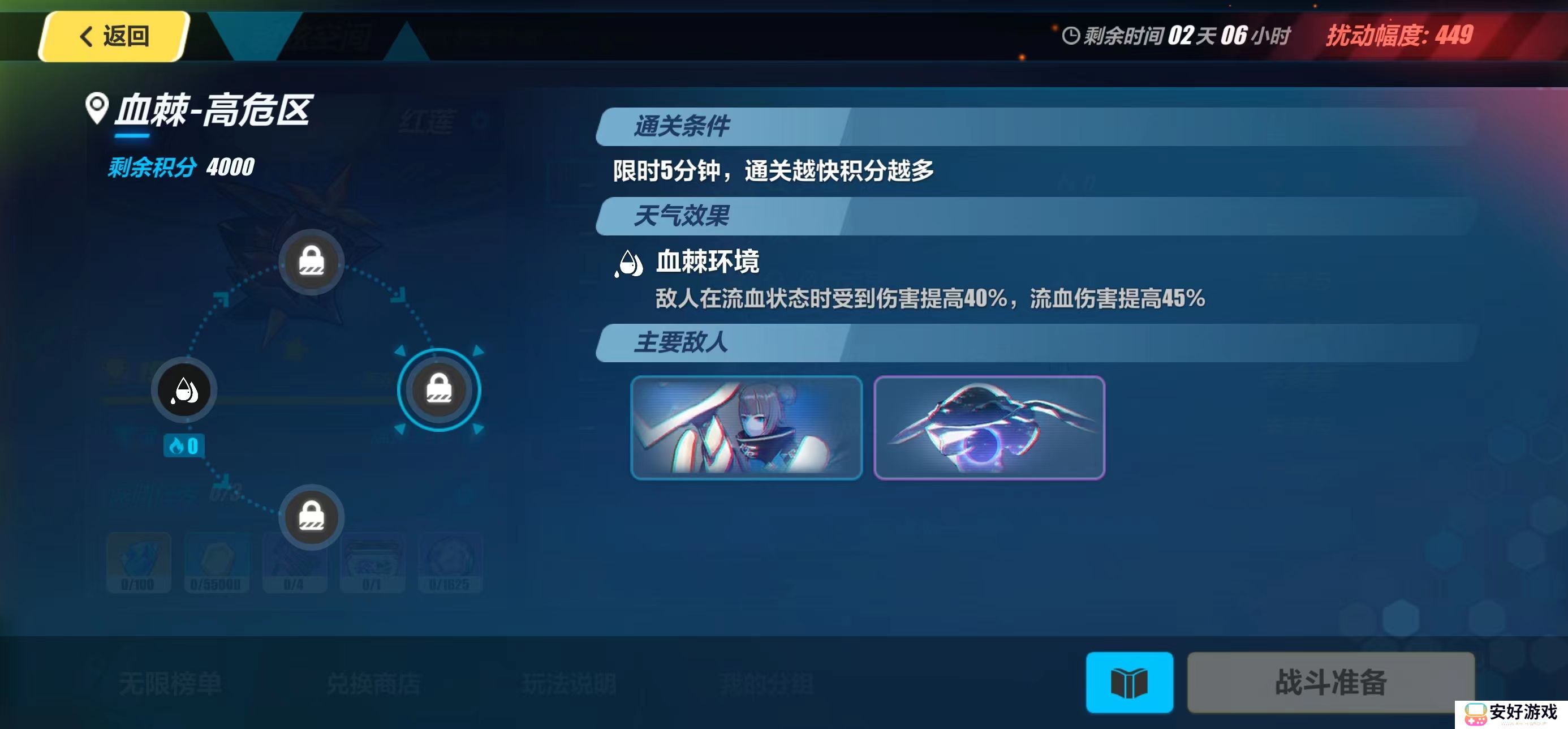View the masked girl enemy portrait
The width and height of the screenshot is (1568, 729).
746,427
